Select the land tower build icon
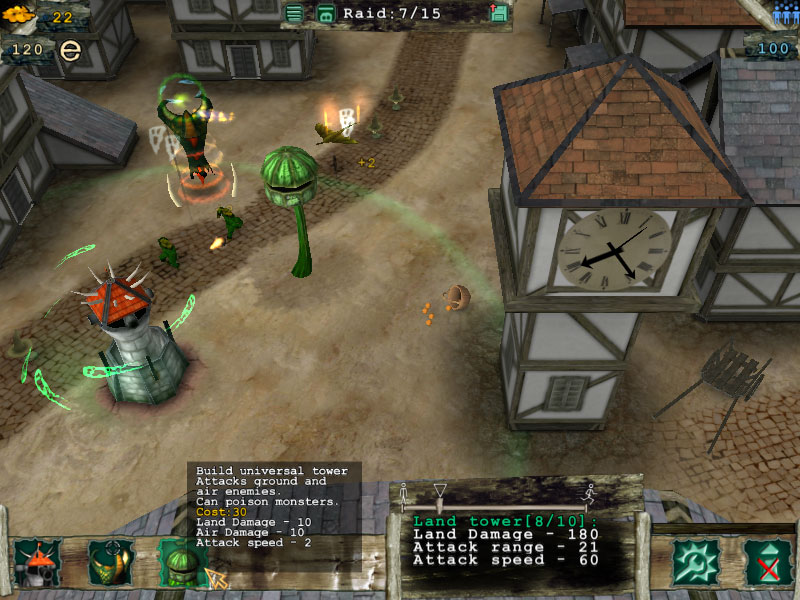Viewport: 800px width, 600px height. (x=38, y=562)
